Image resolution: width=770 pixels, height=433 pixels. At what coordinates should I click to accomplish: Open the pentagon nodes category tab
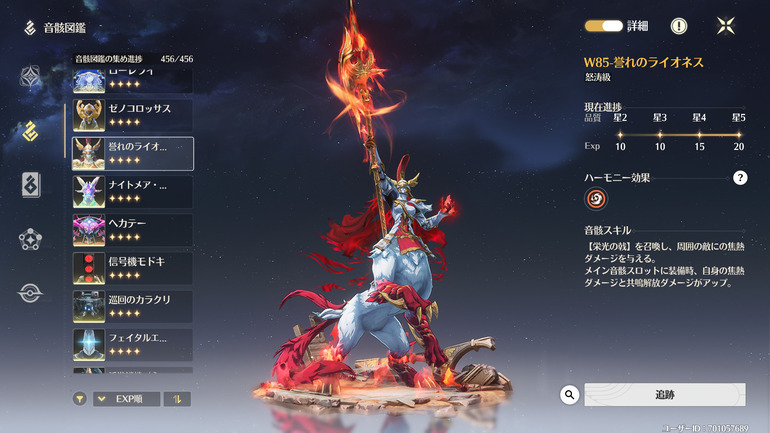tap(31, 240)
